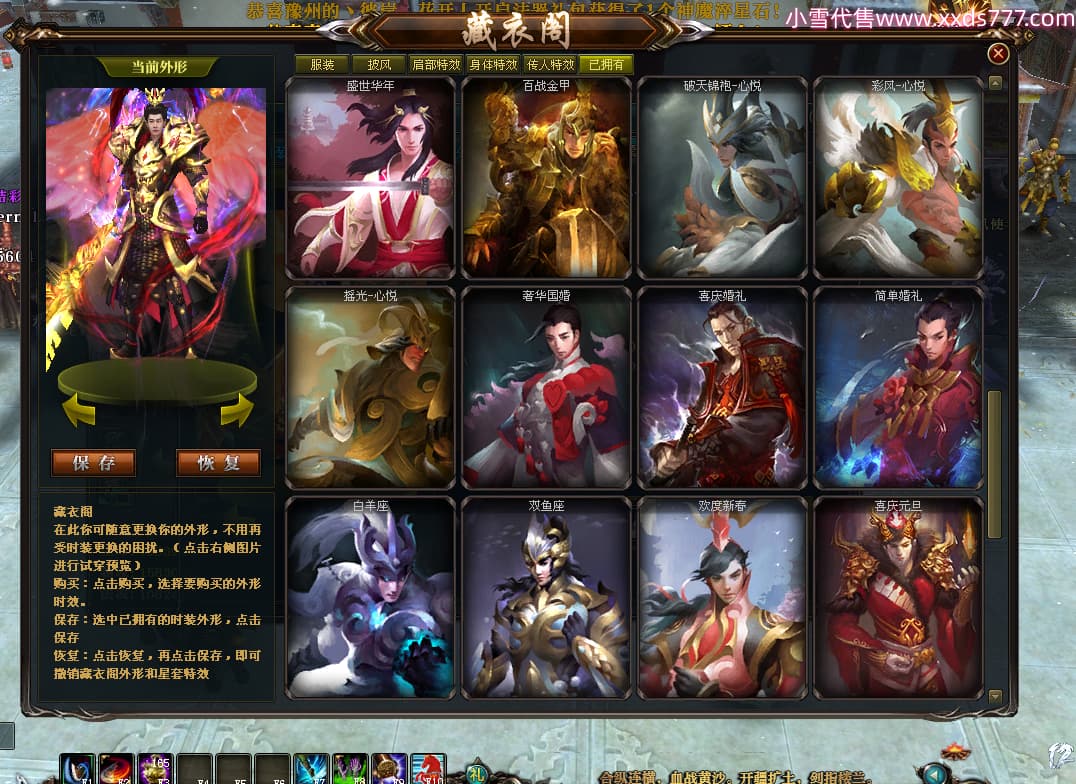1076x784 pixels.
Task: Switch to the 传人特效 tab
Action: (x=550, y=65)
